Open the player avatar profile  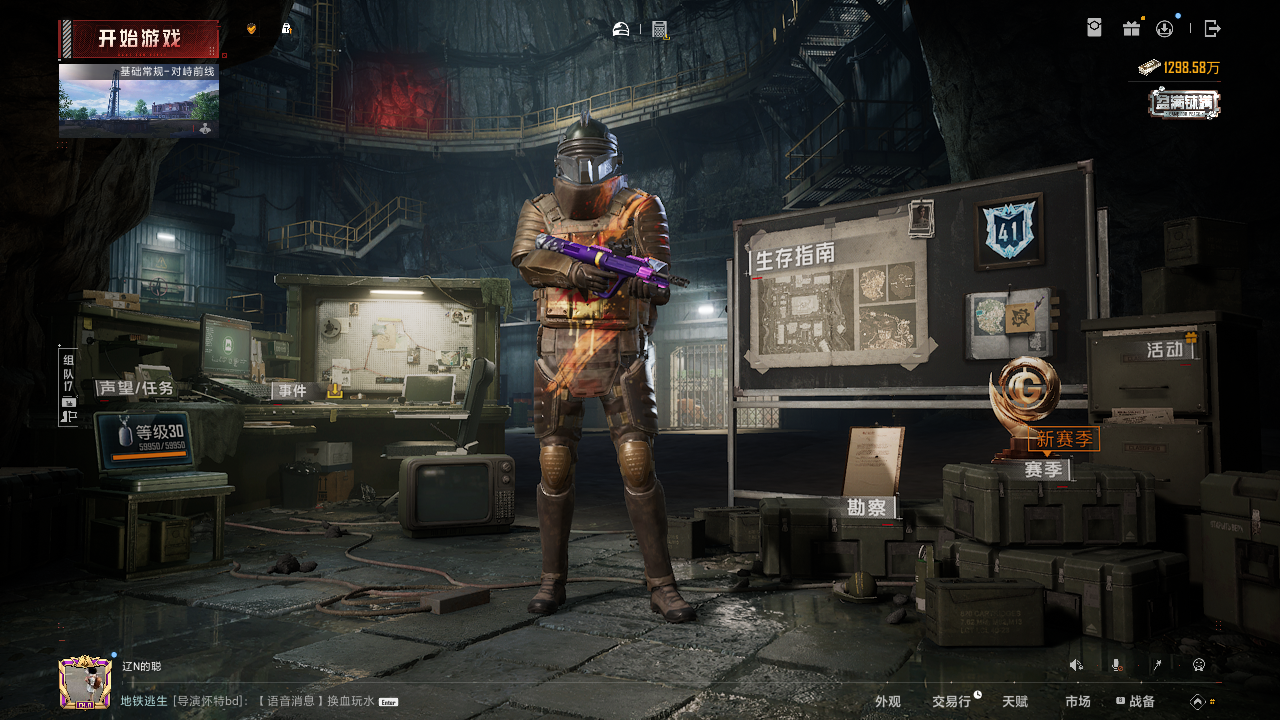coord(85,683)
